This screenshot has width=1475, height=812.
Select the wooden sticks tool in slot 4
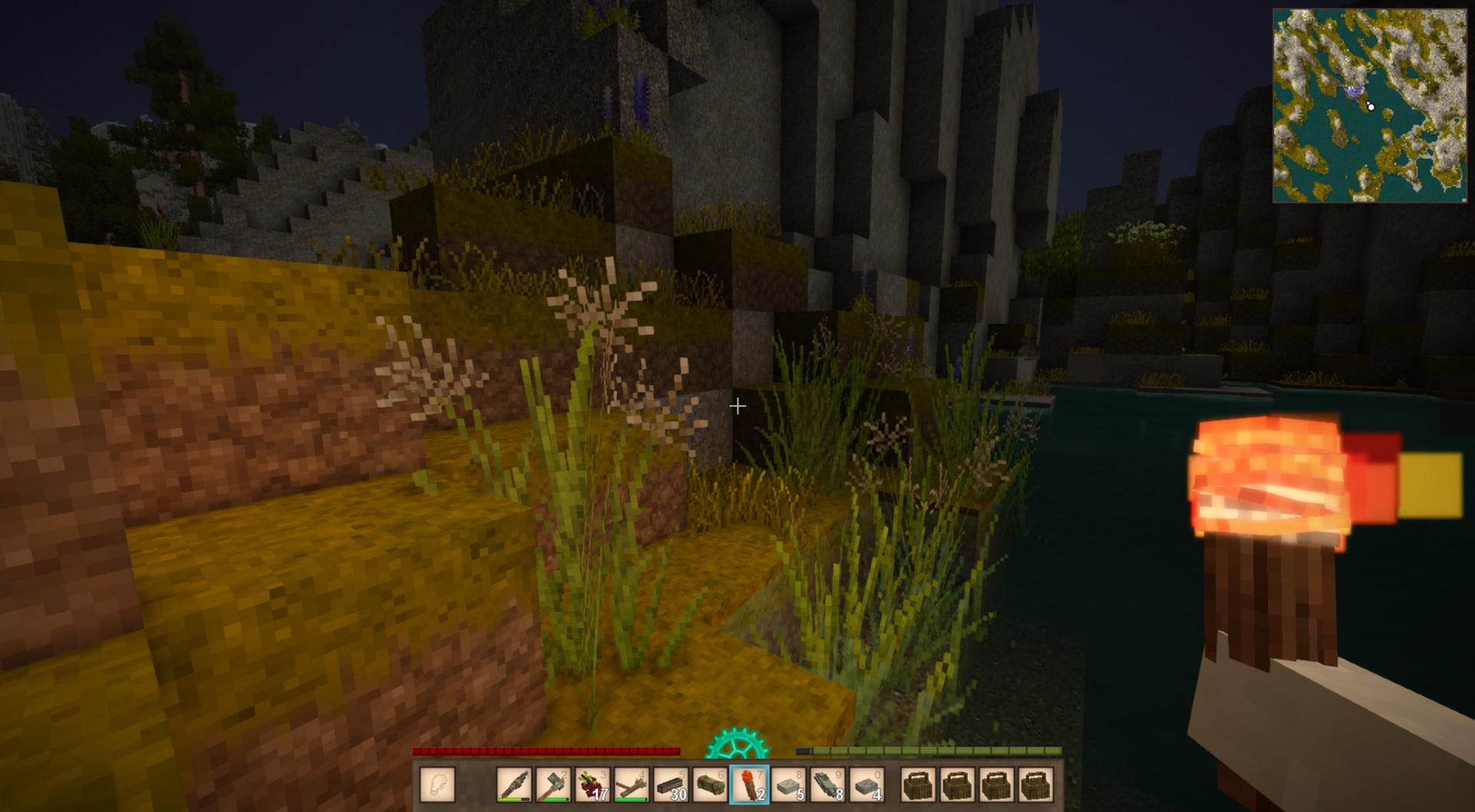(631, 784)
